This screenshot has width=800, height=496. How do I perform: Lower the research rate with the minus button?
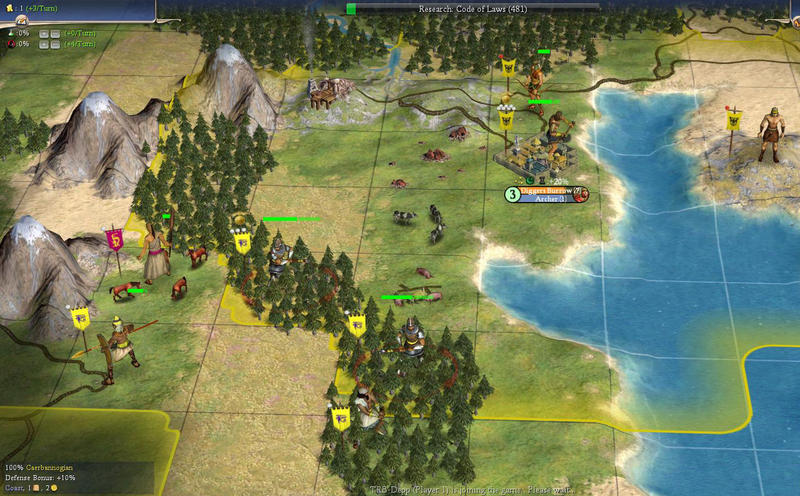(x=57, y=32)
